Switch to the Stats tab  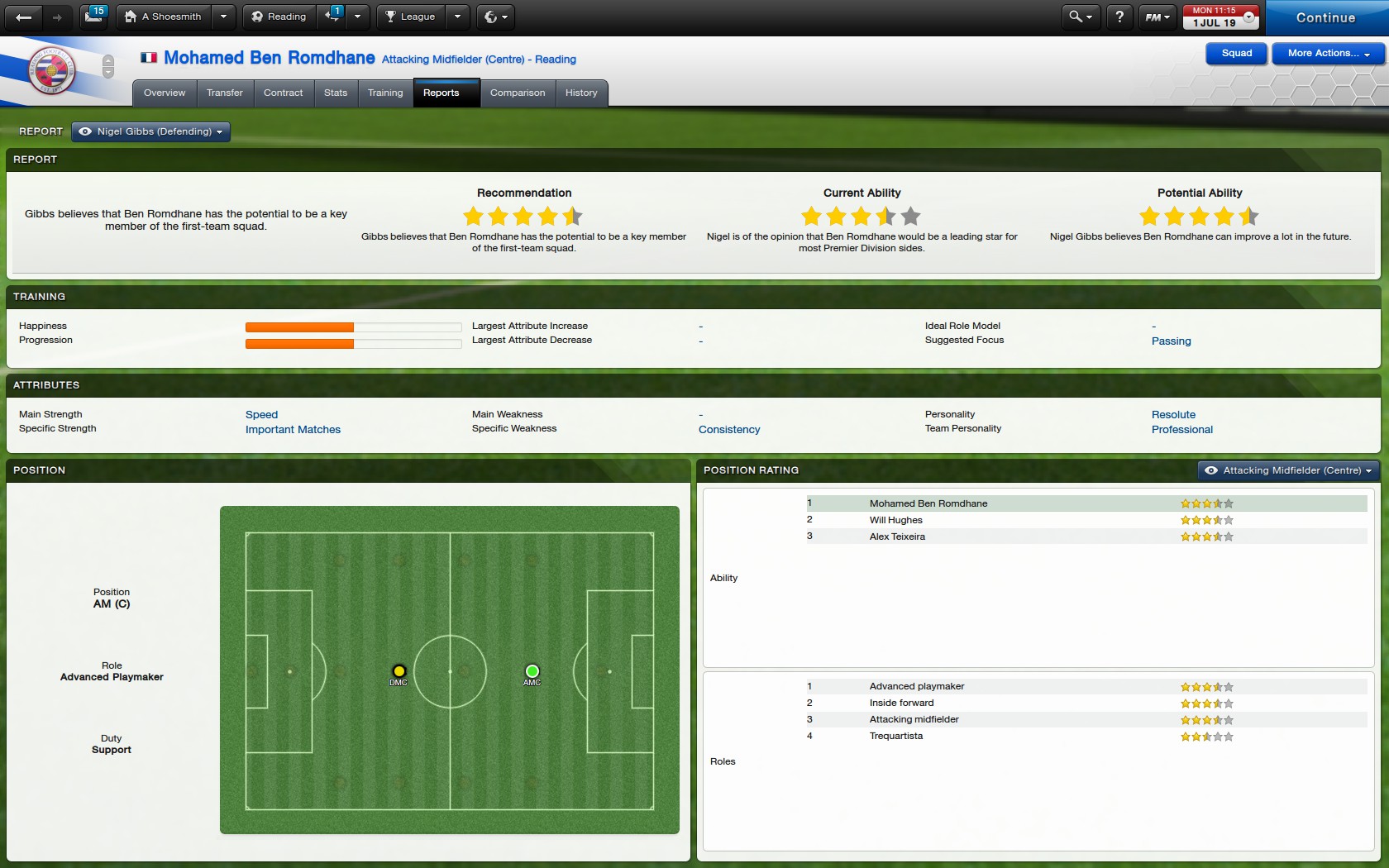click(336, 93)
